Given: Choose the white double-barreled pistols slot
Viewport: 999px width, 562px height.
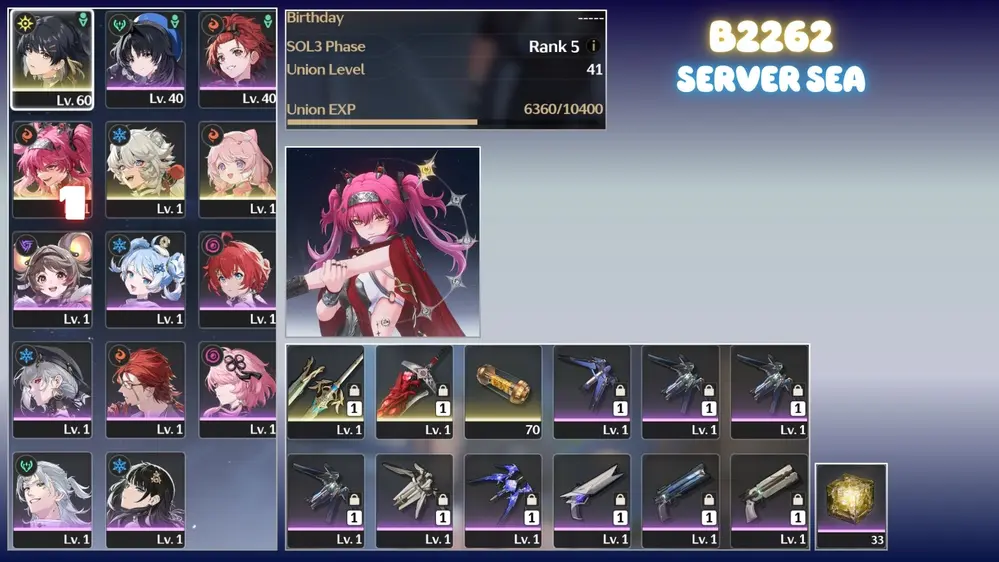Looking at the screenshot, I should pos(769,501).
